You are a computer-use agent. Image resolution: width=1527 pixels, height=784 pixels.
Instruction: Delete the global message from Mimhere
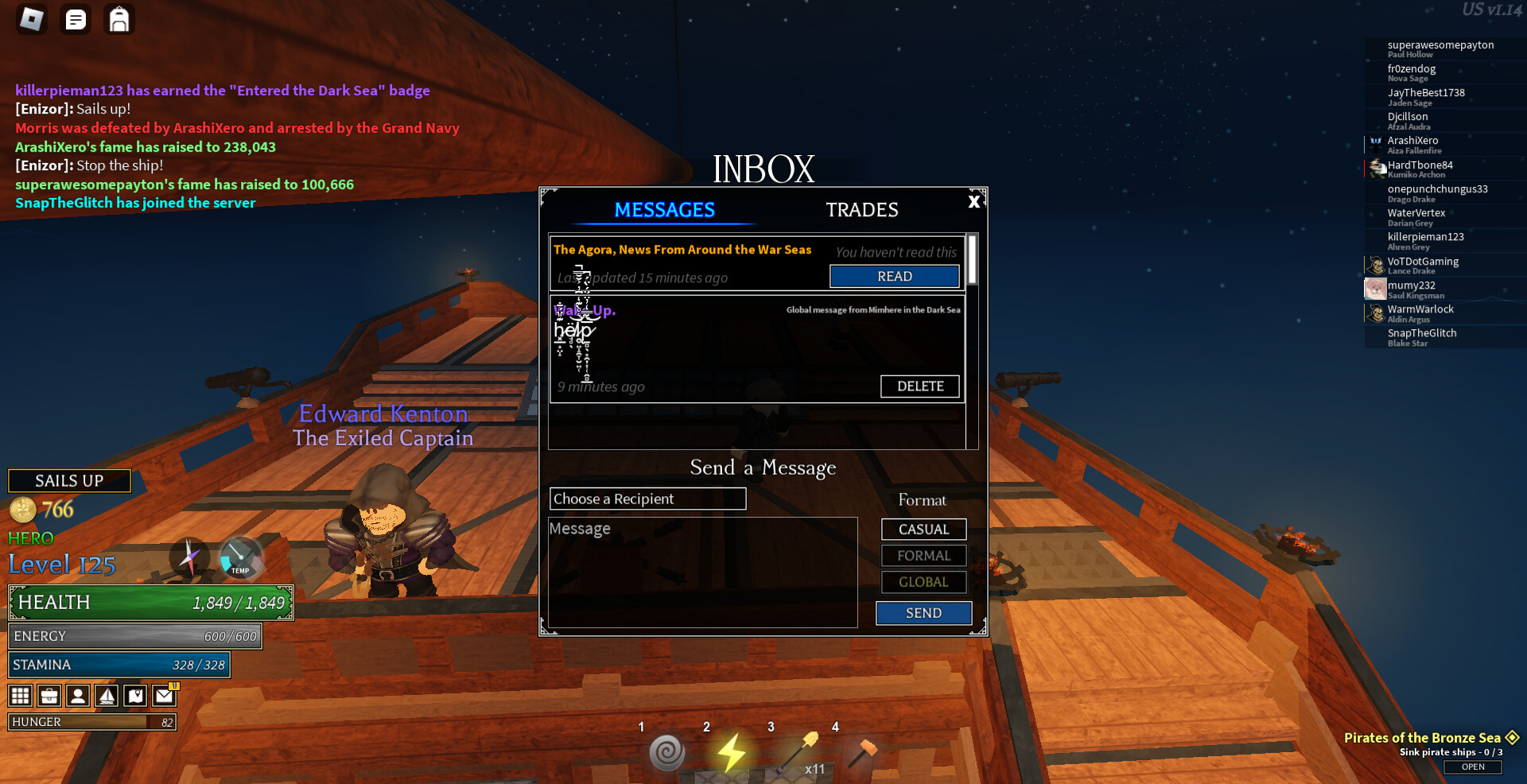point(919,386)
